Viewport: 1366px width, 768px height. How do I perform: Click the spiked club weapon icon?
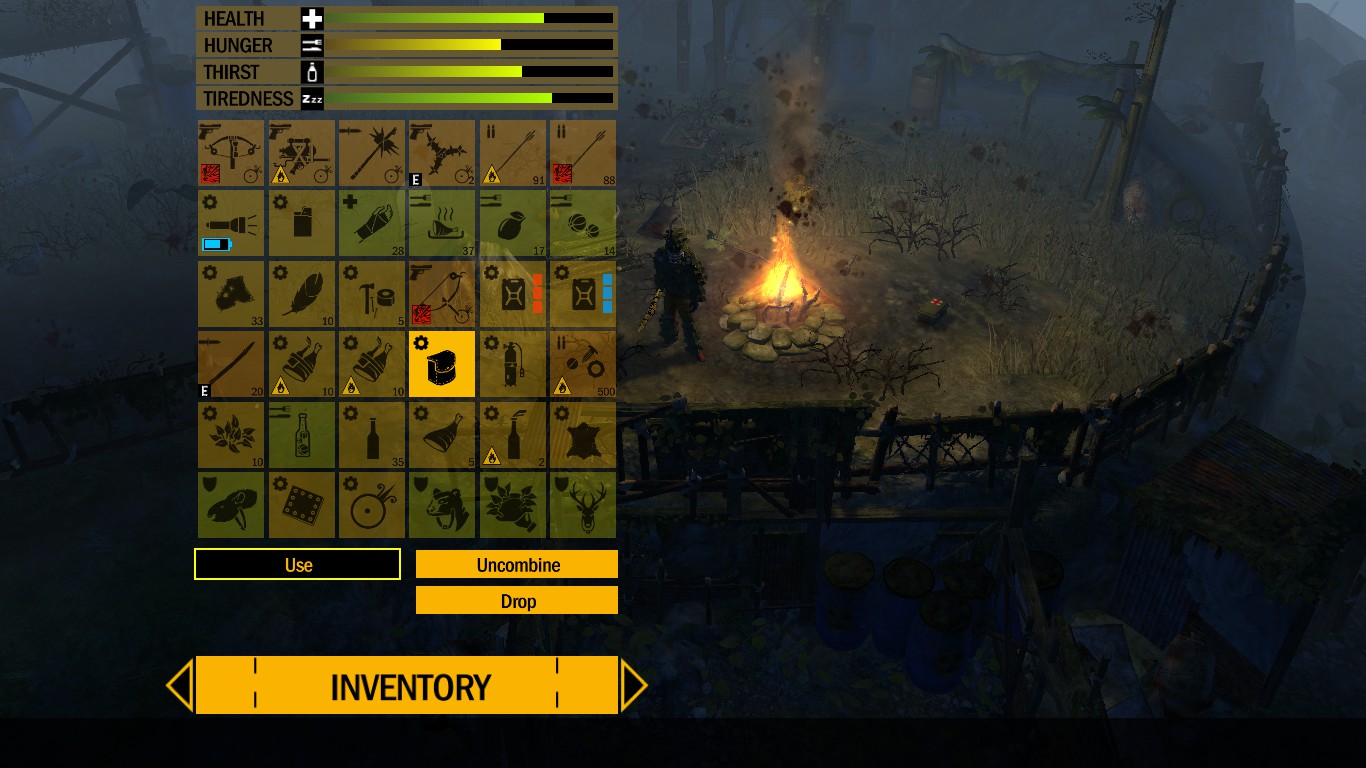(x=371, y=152)
